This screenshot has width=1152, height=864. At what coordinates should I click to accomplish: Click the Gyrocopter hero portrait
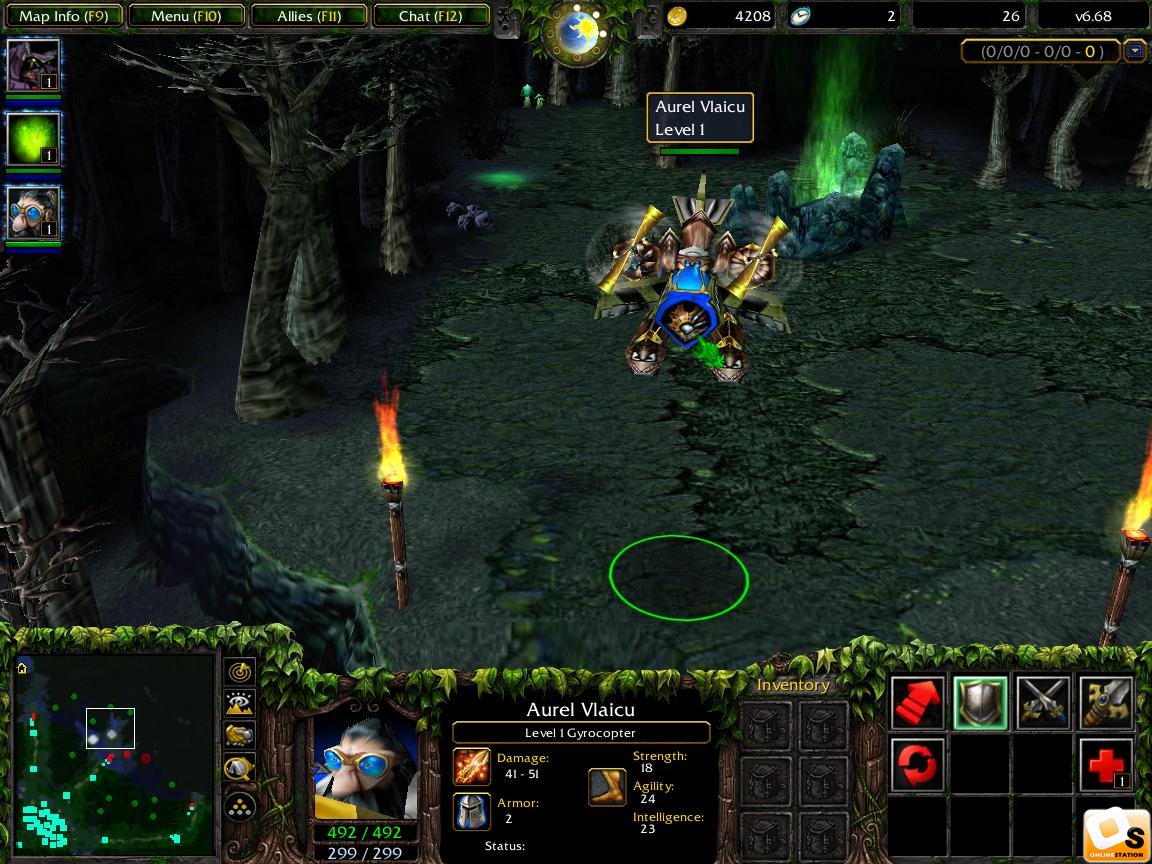(365, 768)
